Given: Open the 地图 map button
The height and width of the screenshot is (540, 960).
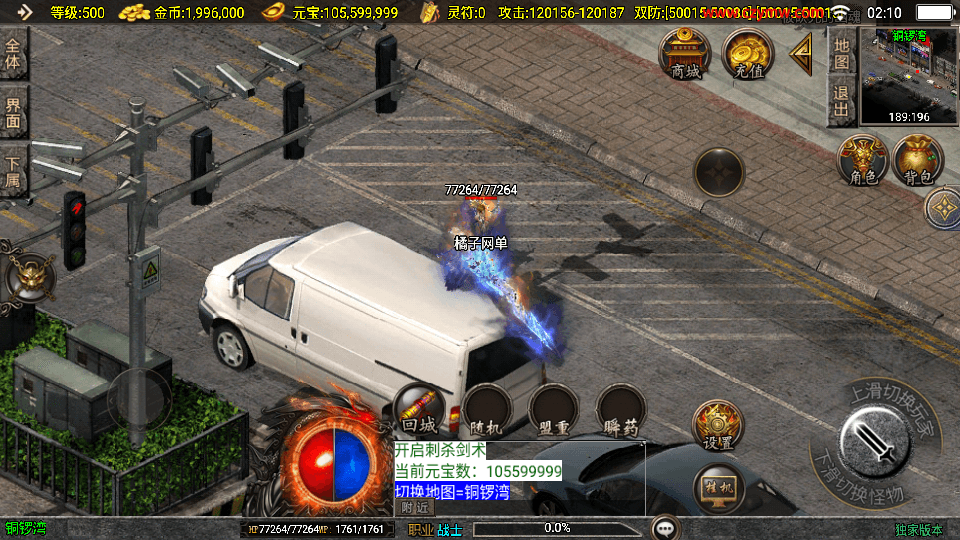Looking at the screenshot, I should 842,52.
